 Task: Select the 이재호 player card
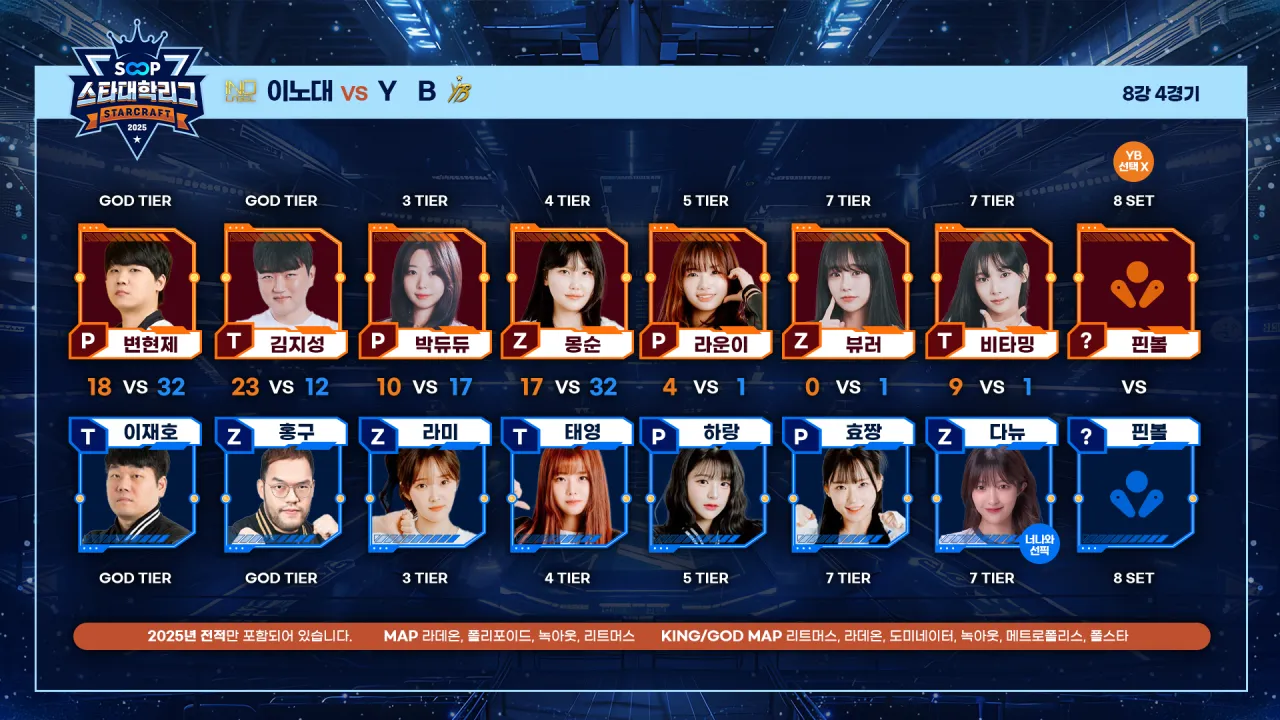pos(135,484)
